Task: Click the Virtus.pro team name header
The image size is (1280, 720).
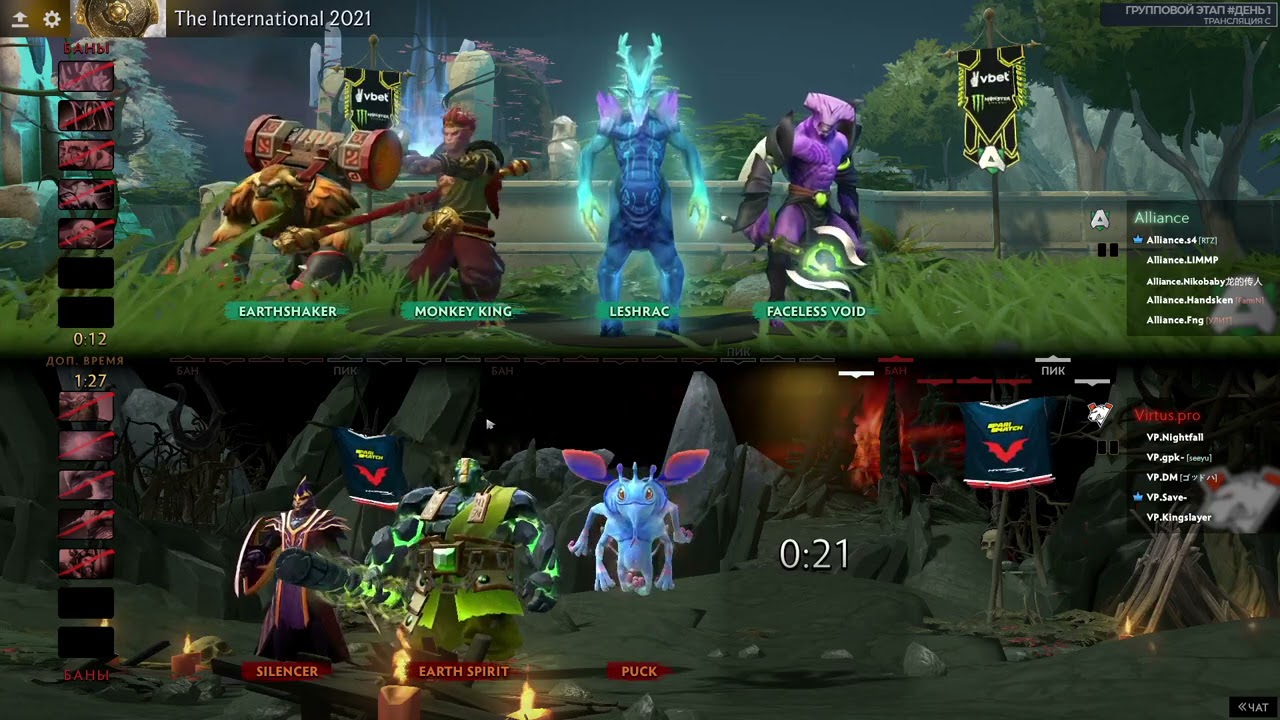Action: (1166, 415)
